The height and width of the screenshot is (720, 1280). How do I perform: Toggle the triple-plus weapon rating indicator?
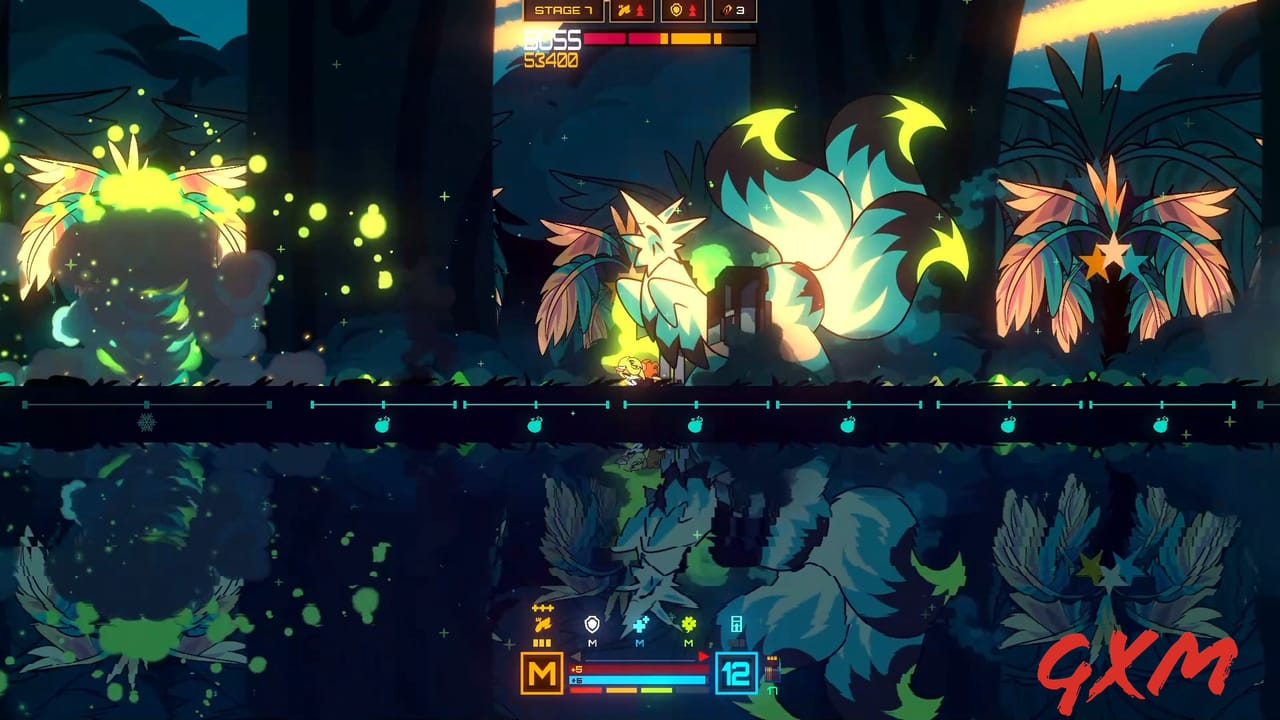point(541,607)
